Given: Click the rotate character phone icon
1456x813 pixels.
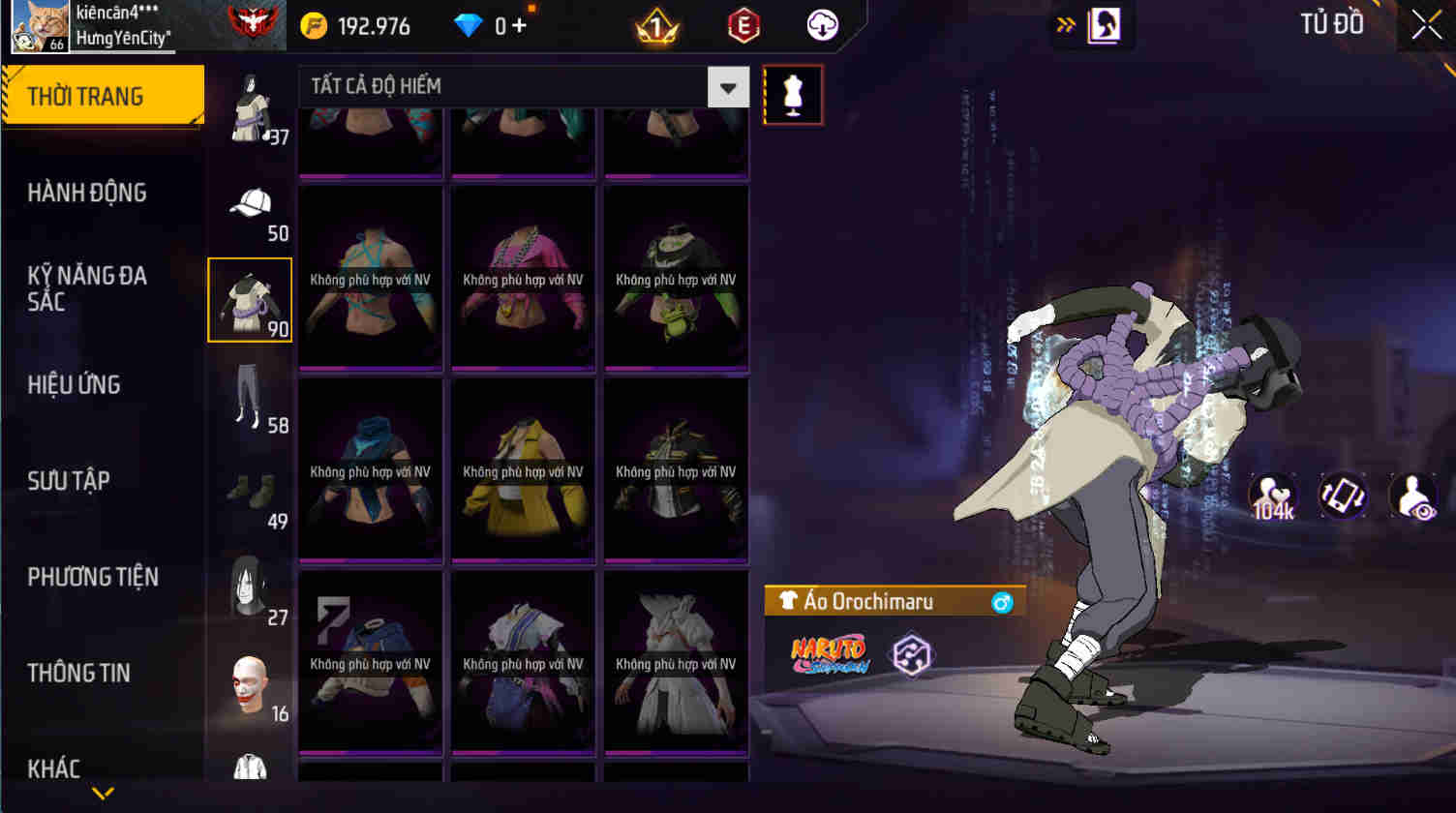Looking at the screenshot, I should tap(1343, 496).
